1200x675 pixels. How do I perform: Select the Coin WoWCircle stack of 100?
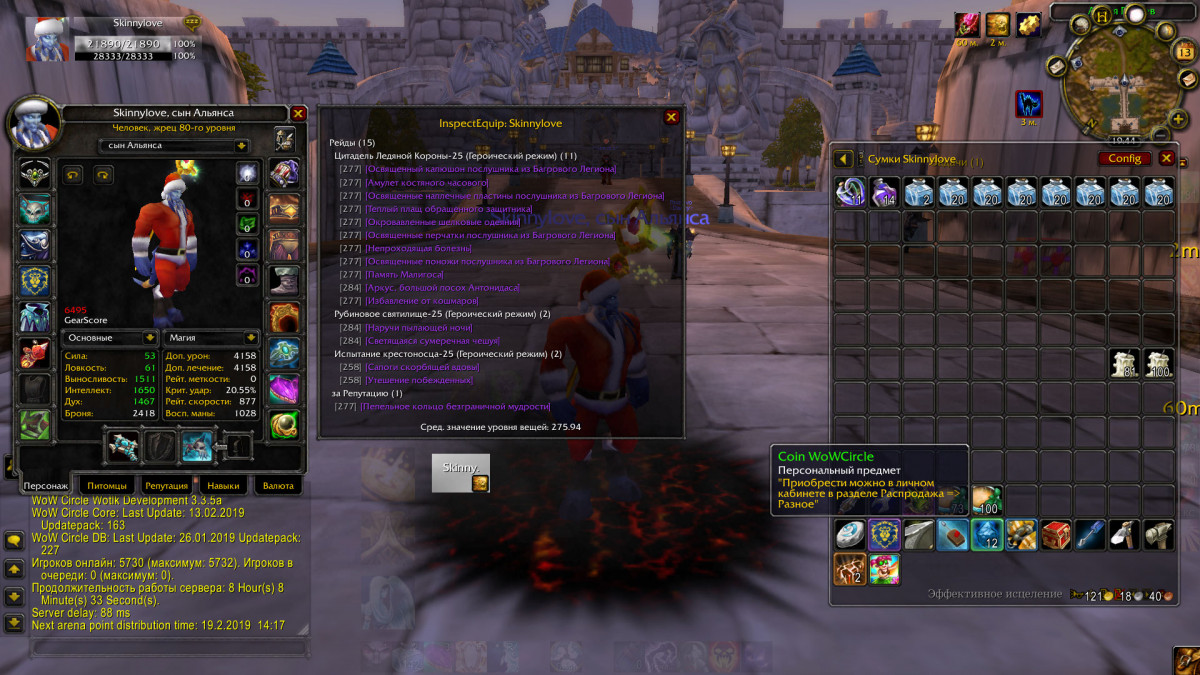[x=987, y=499]
